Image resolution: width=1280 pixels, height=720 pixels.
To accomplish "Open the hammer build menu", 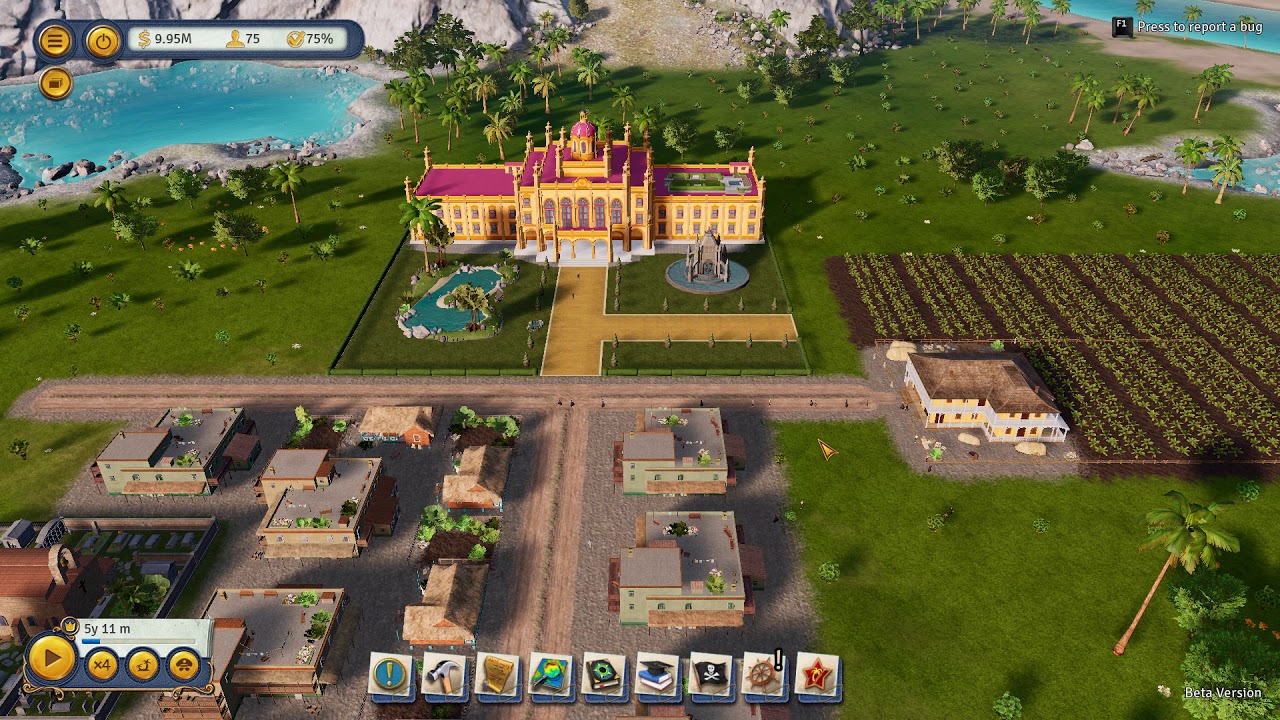I will coord(443,676).
